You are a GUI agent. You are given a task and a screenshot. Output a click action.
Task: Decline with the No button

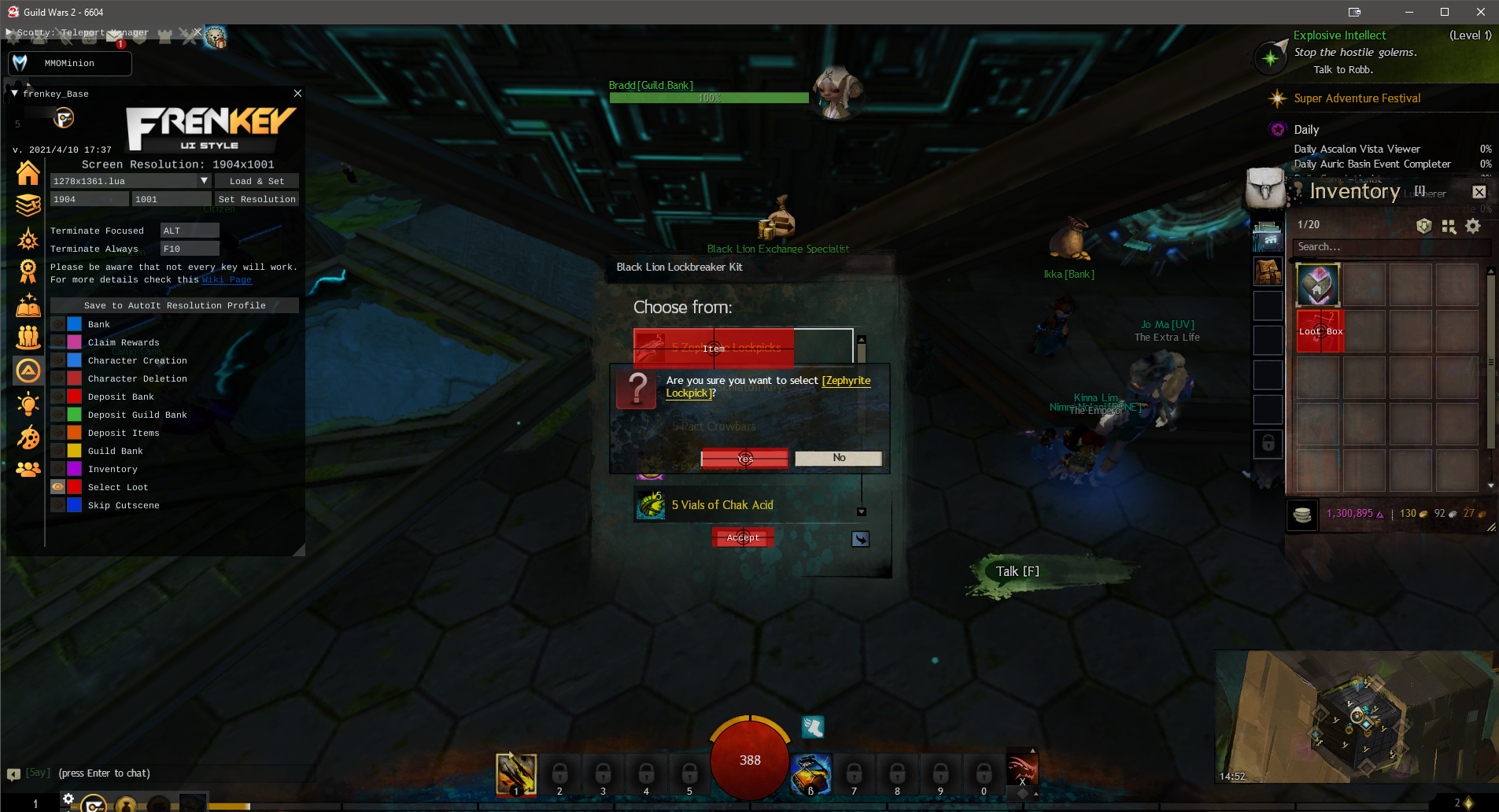pyautogui.click(x=838, y=458)
